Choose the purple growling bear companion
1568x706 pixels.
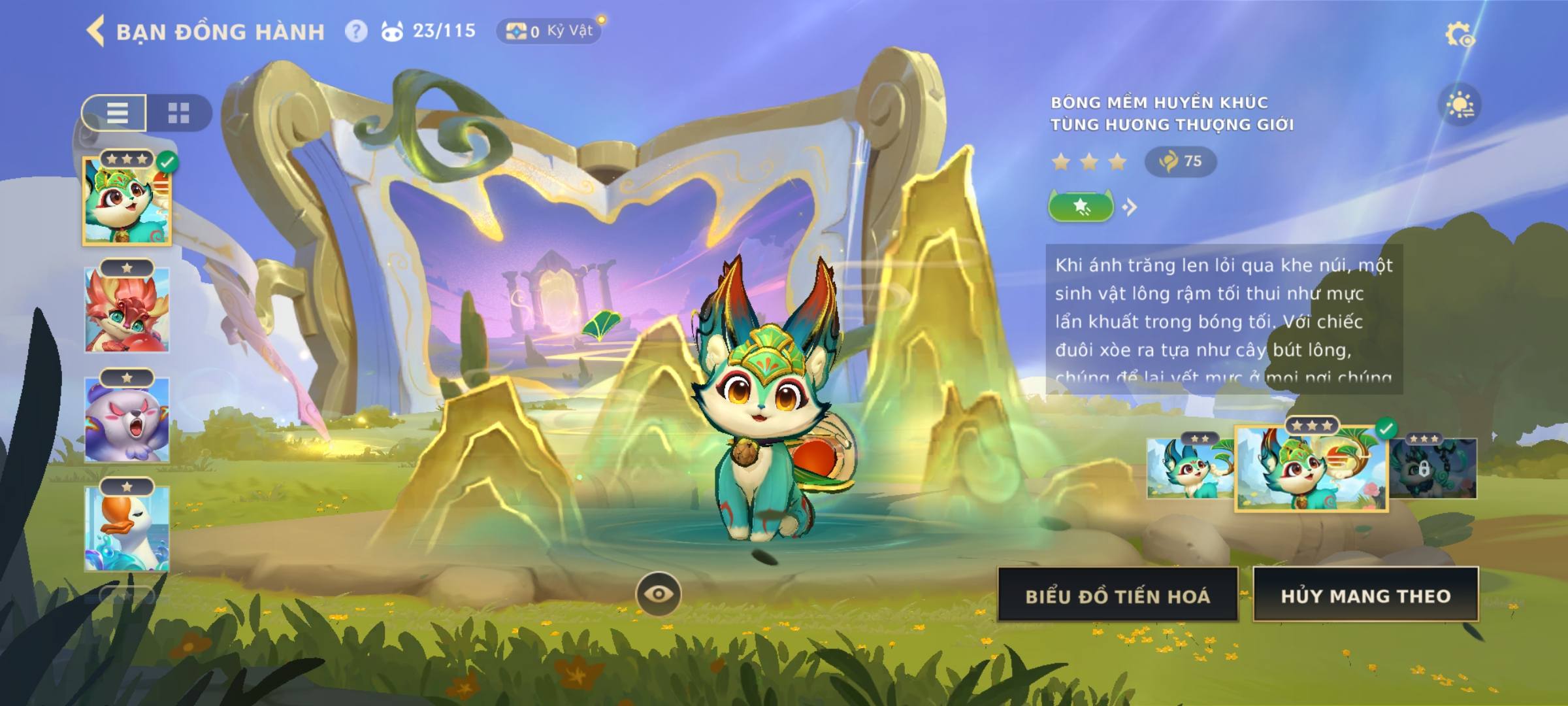tap(127, 420)
